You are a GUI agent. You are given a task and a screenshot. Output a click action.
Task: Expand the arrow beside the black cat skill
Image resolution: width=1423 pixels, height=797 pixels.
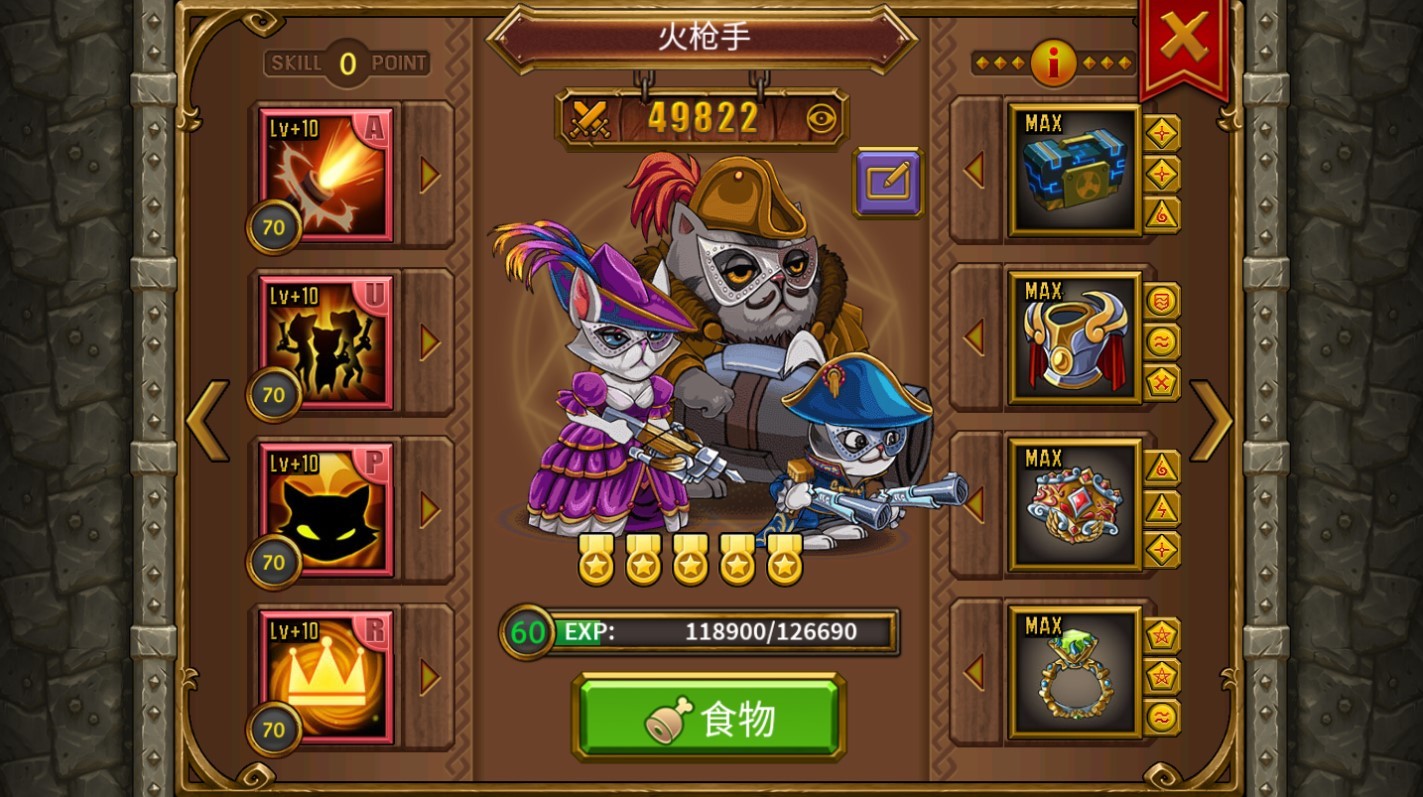point(430,510)
